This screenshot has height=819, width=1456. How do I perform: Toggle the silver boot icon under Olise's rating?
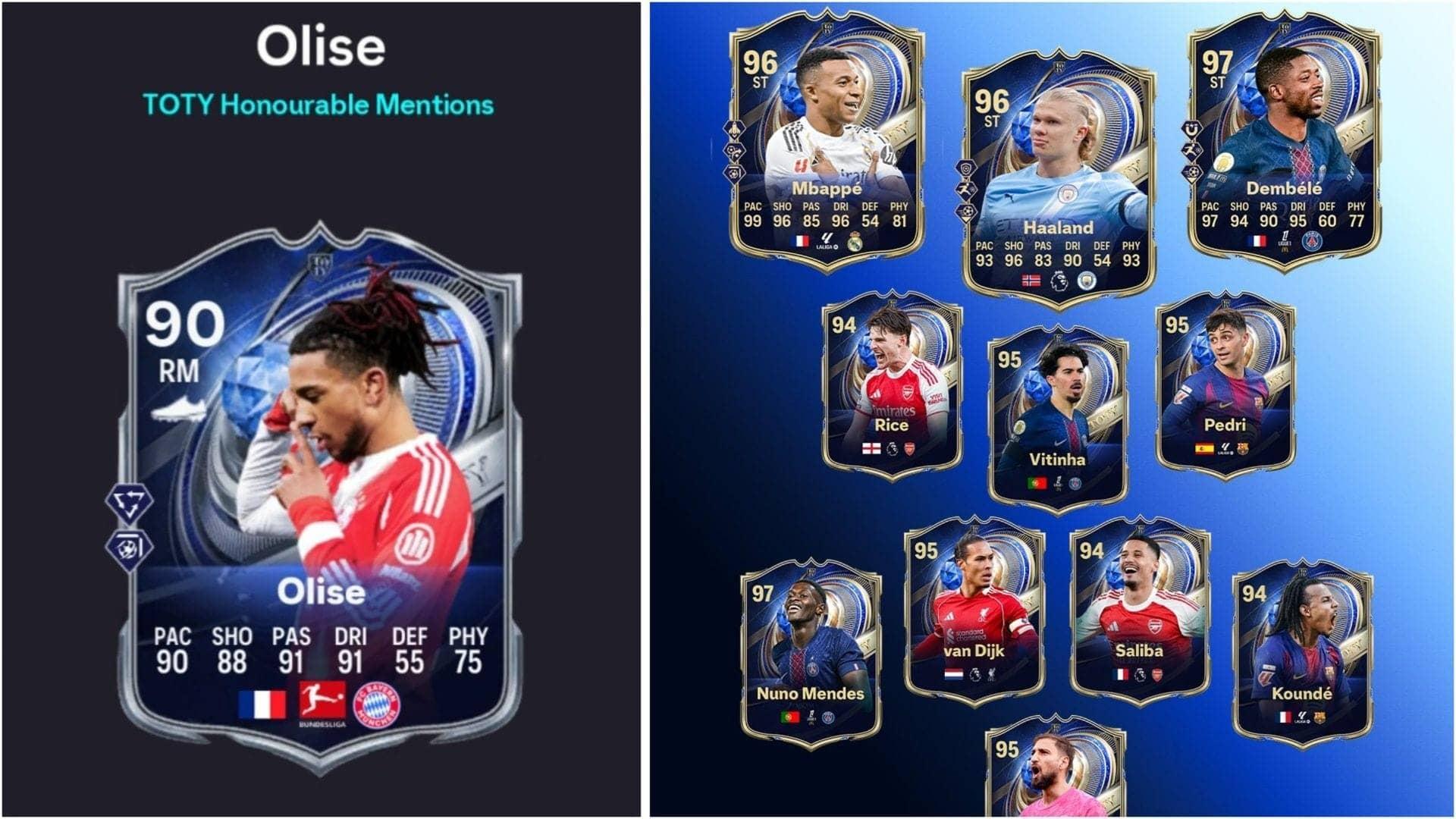(180, 409)
